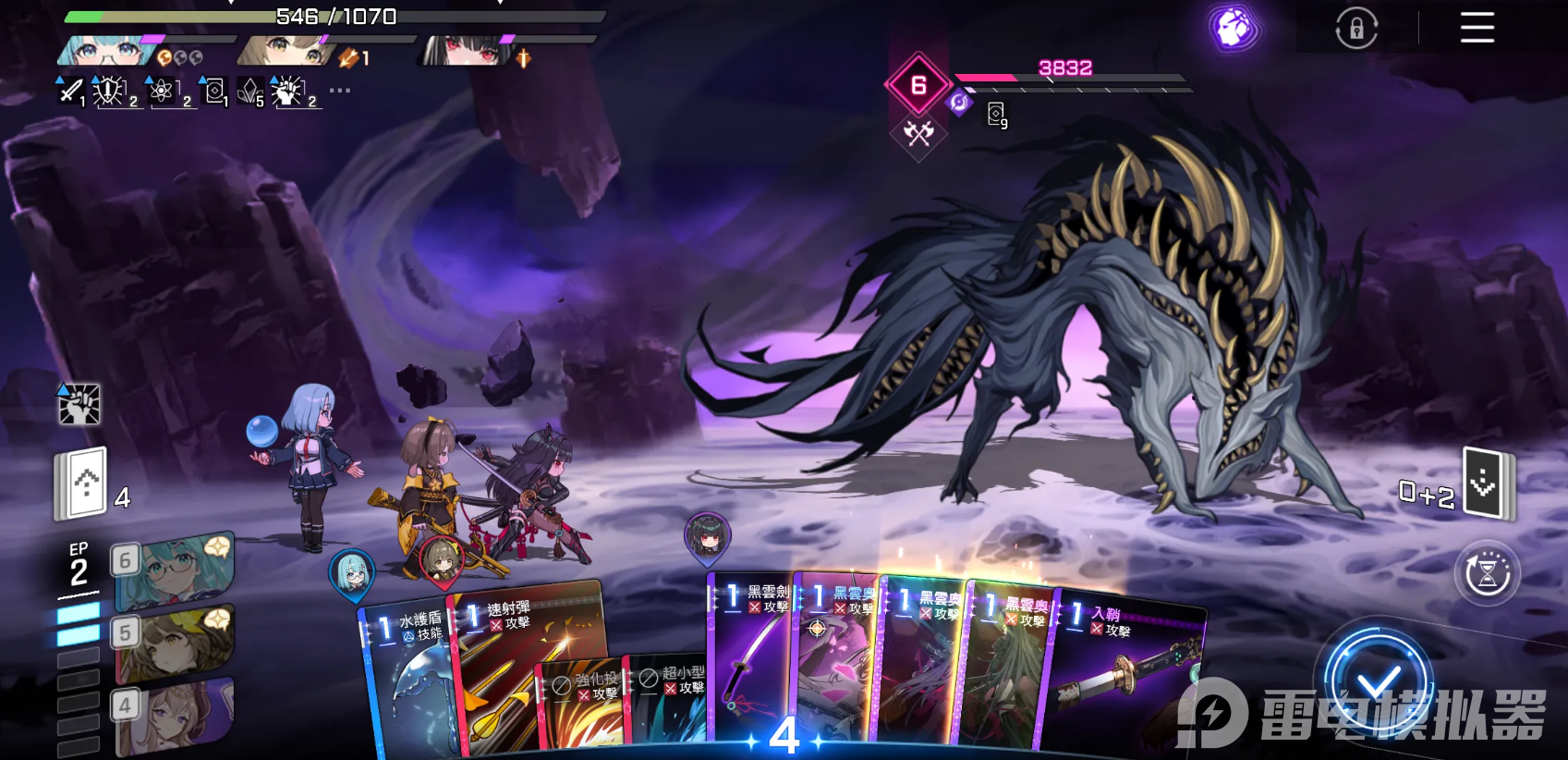Image resolution: width=1568 pixels, height=760 pixels.
Task: Confirm the turn with the checkmark button
Action: pos(1378,684)
